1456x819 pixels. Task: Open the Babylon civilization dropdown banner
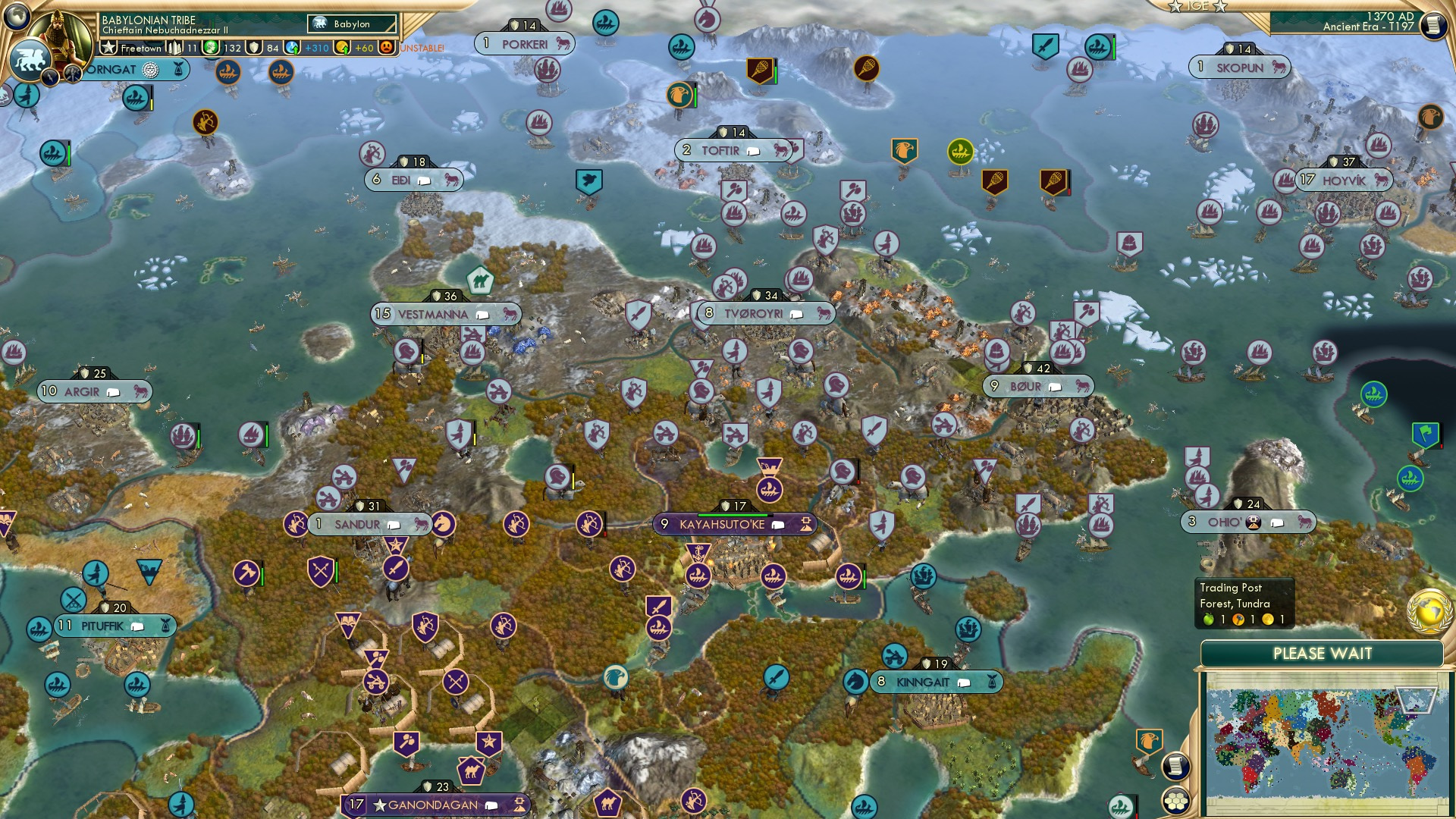coord(351,24)
